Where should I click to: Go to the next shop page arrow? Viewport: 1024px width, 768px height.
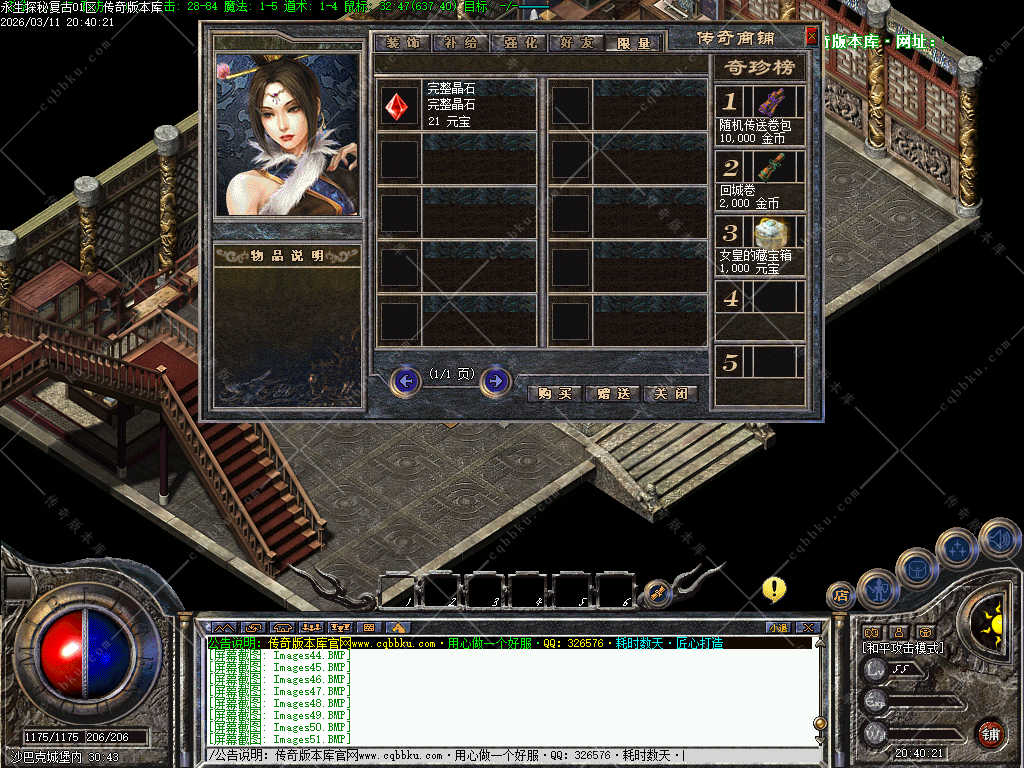[496, 381]
